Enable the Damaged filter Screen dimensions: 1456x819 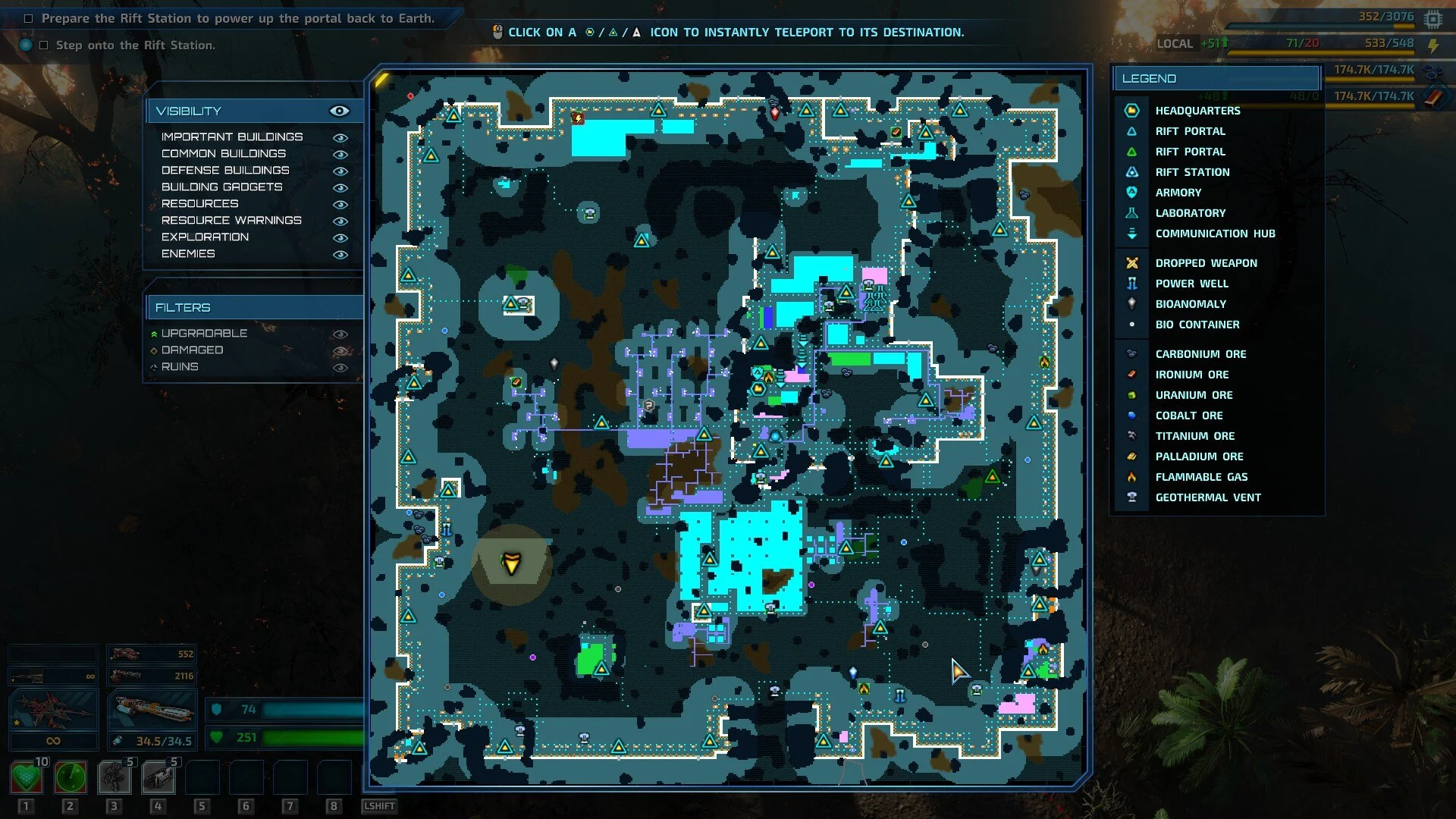[340, 350]
